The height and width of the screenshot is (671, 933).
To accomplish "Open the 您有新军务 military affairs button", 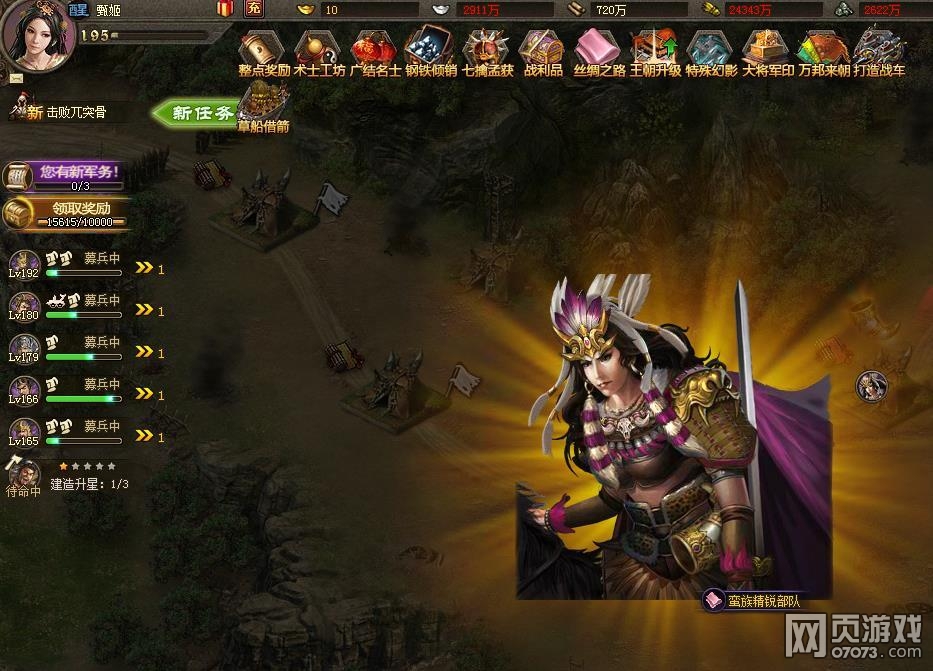I will pyautogui.click(x=65, y=174).
